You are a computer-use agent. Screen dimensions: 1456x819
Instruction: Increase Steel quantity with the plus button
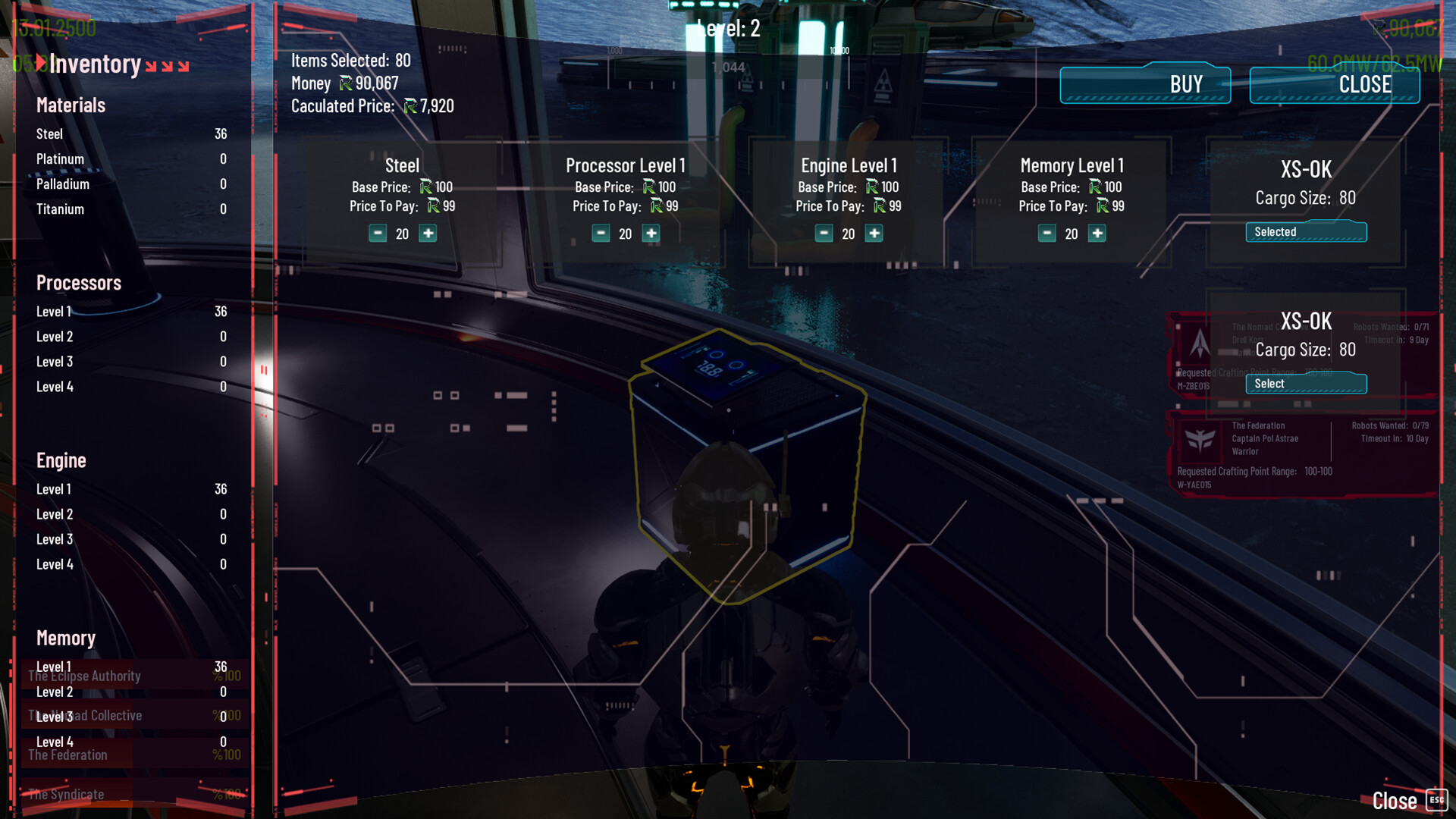[x=428, y=234]
